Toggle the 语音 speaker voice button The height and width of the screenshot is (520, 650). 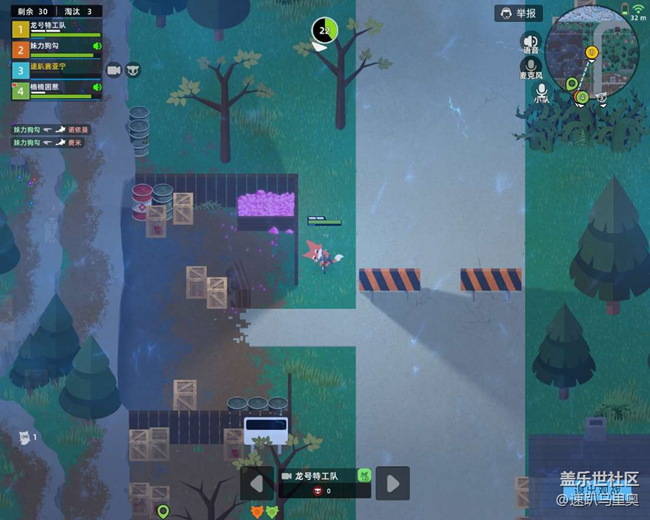(x=530, y=42)
